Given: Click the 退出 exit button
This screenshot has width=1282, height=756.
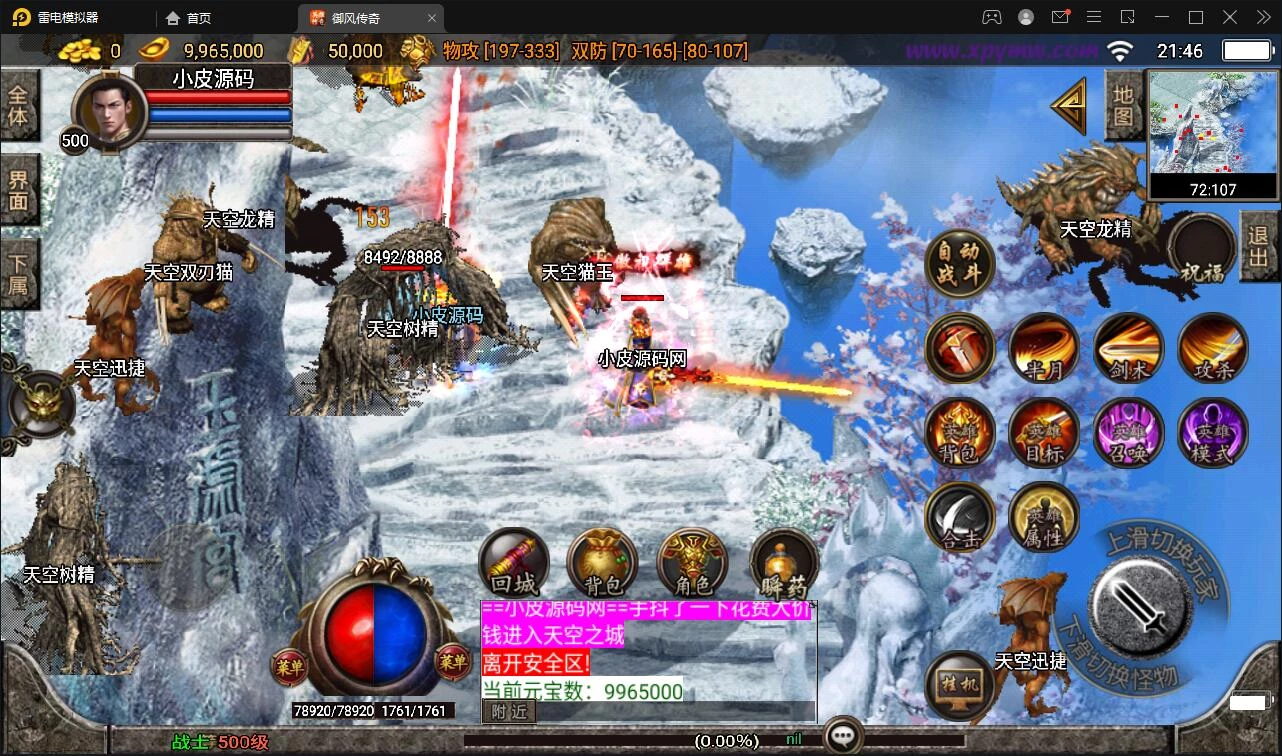Looking at the screenshot, I should (x=1259, y=246).
